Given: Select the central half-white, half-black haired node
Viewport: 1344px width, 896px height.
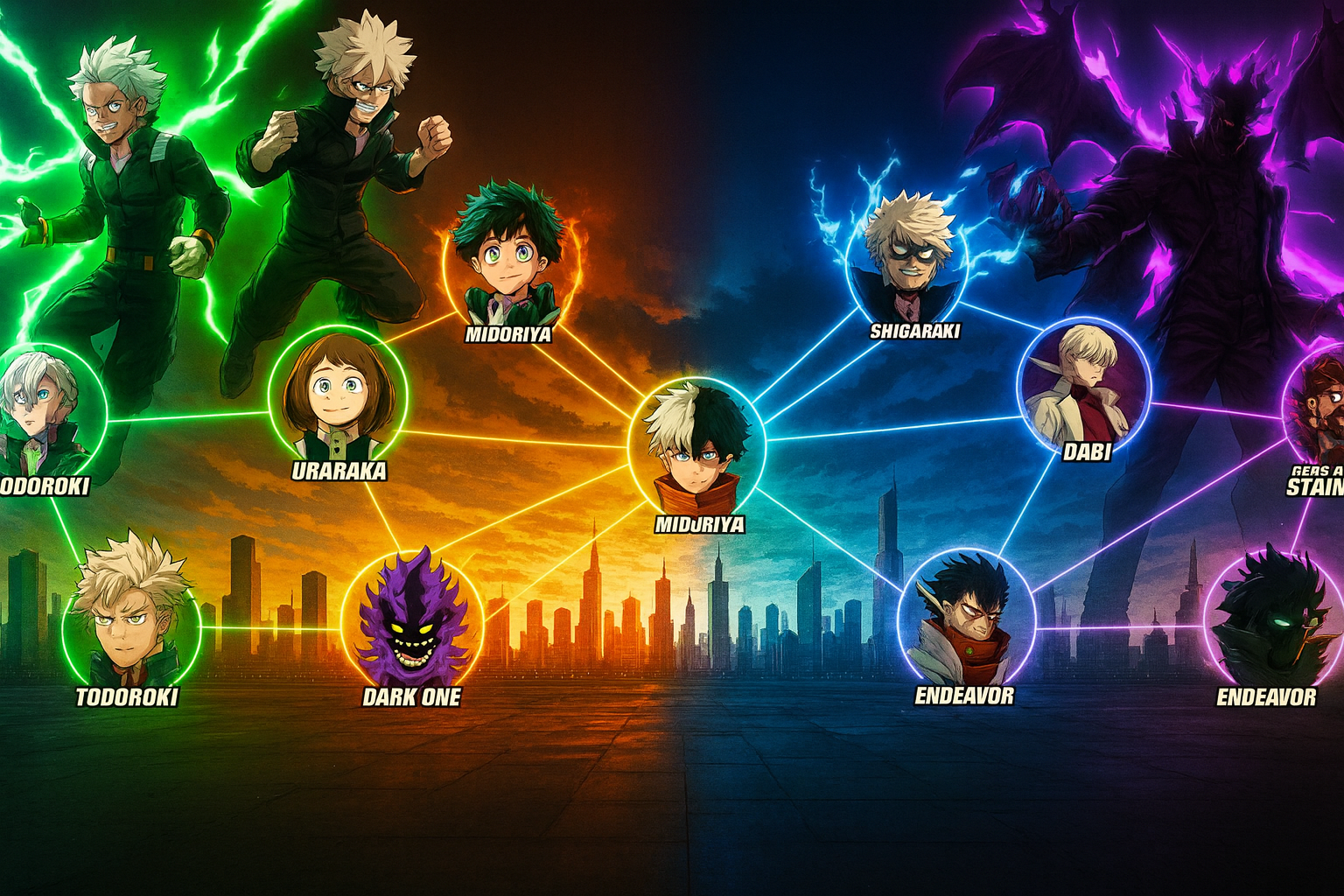Looking at the screenshot, I should (696, 446).
